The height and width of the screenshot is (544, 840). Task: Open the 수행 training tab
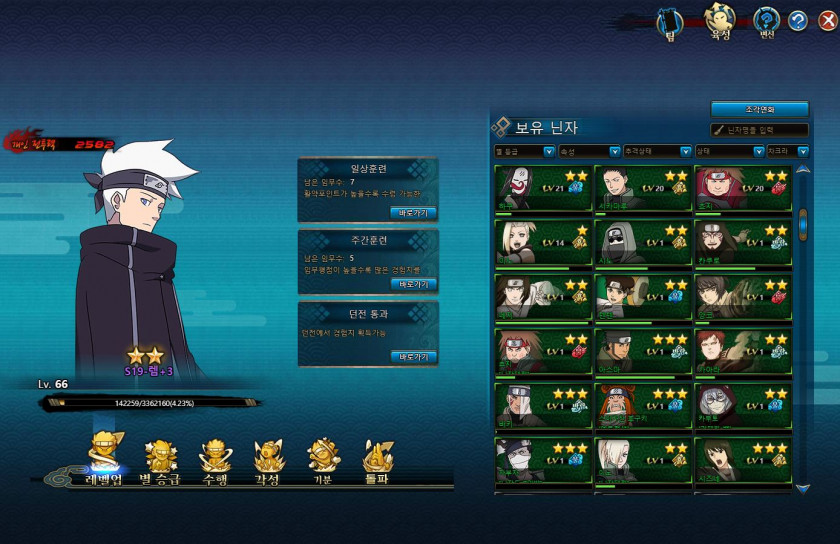click(x=215, y=461)
